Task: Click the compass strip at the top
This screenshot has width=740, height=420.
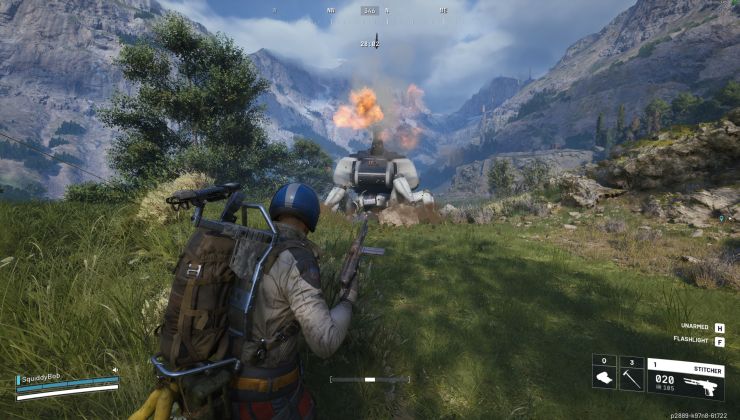Action: (370, 11)
